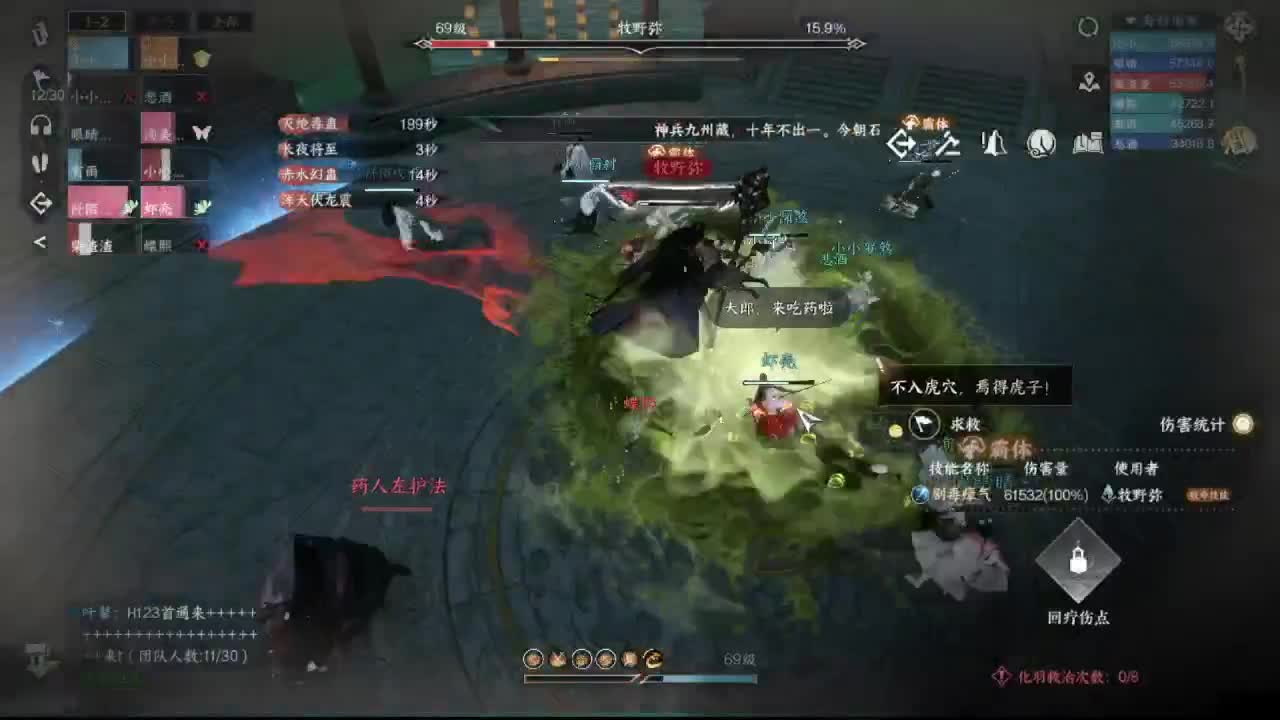Click the boss health bar of 牧野弥
This screenshot has width=1280, height=720.
click(640, 42)
